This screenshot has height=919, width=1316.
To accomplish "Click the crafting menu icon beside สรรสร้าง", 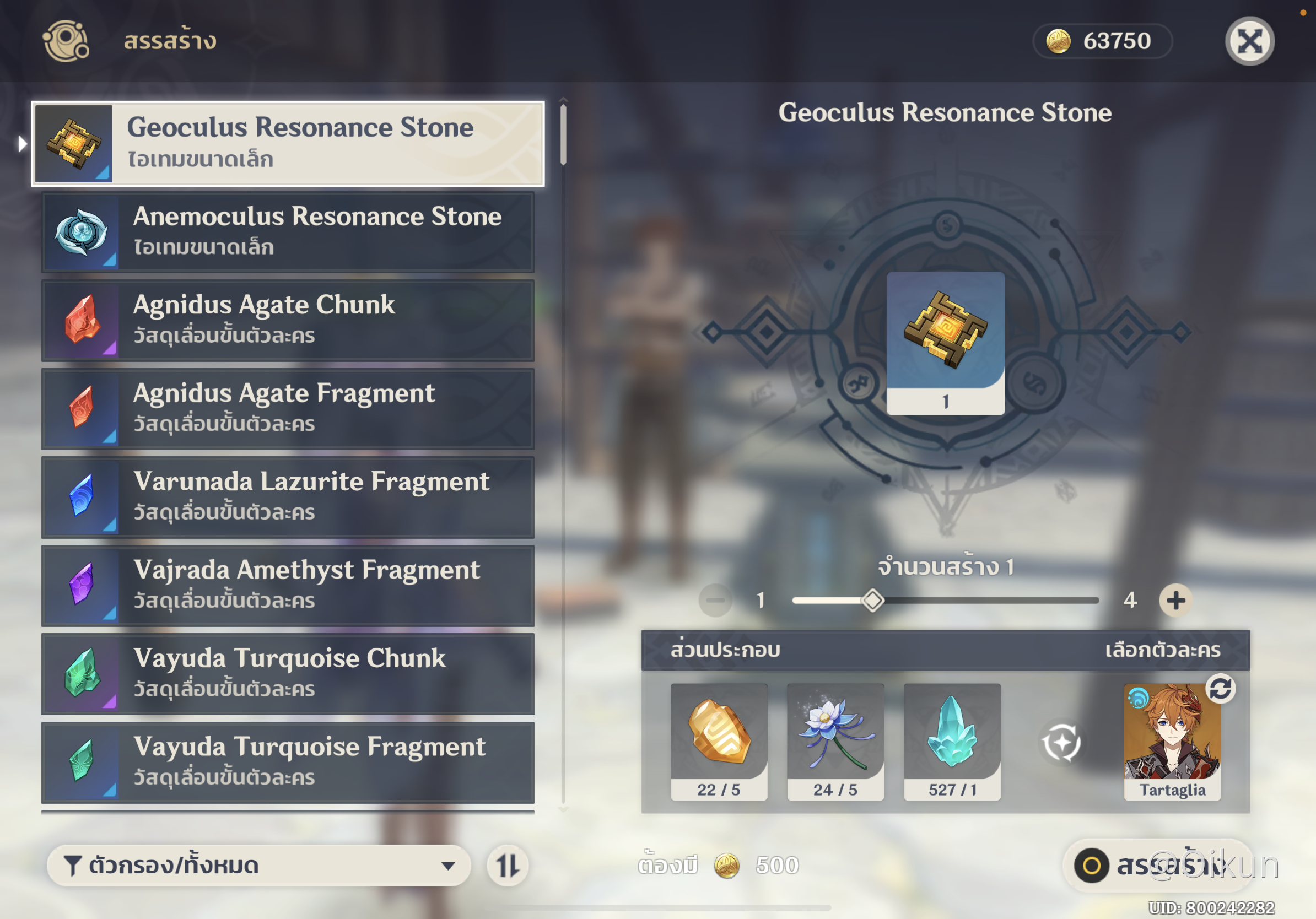I will point(66,41).
